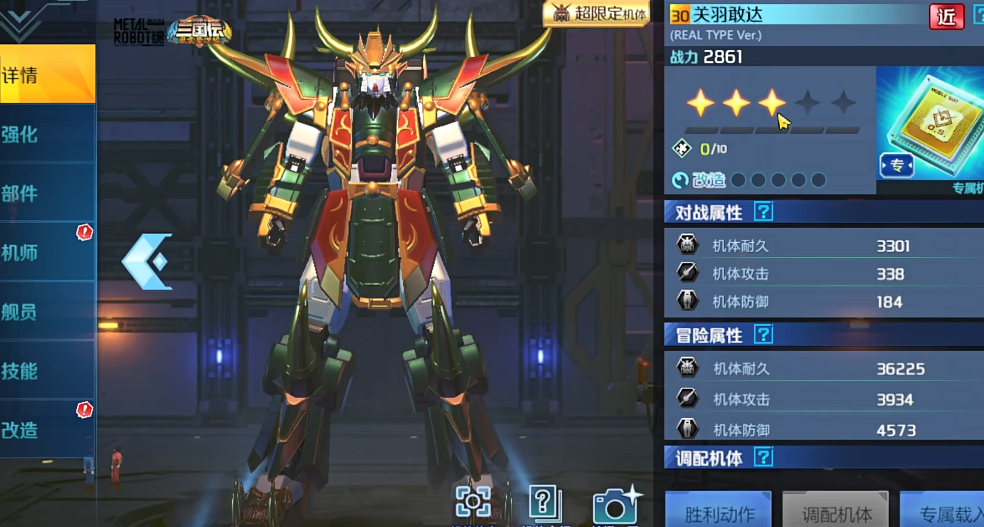This screenshot has height=527, width=984.
Task: Go to previous mech with left arrow
Action: (145, 262)
